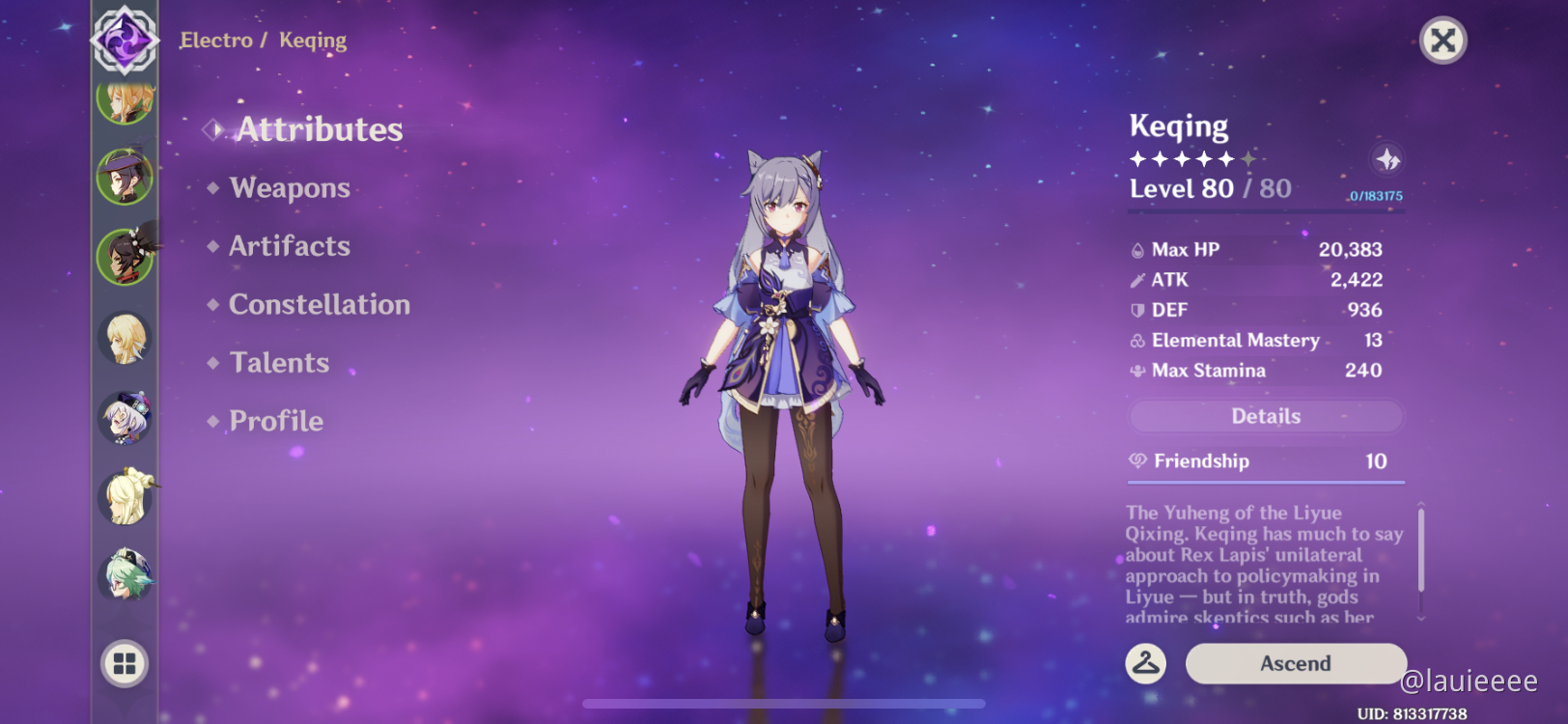Click the Electro element emblem at top left
The width and height of the screenshot is (1568, 724).
[124, 40]
